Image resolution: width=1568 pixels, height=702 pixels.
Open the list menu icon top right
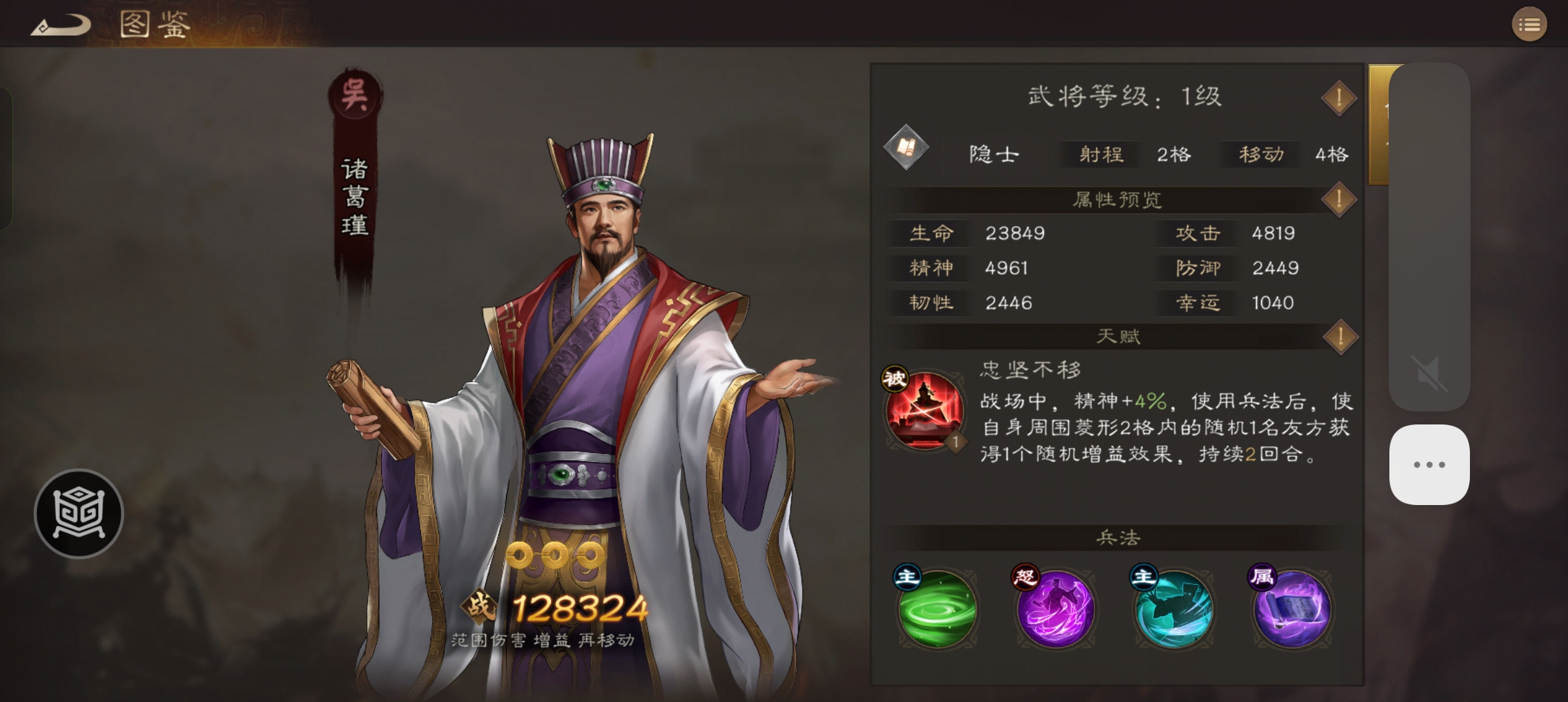1530,24
